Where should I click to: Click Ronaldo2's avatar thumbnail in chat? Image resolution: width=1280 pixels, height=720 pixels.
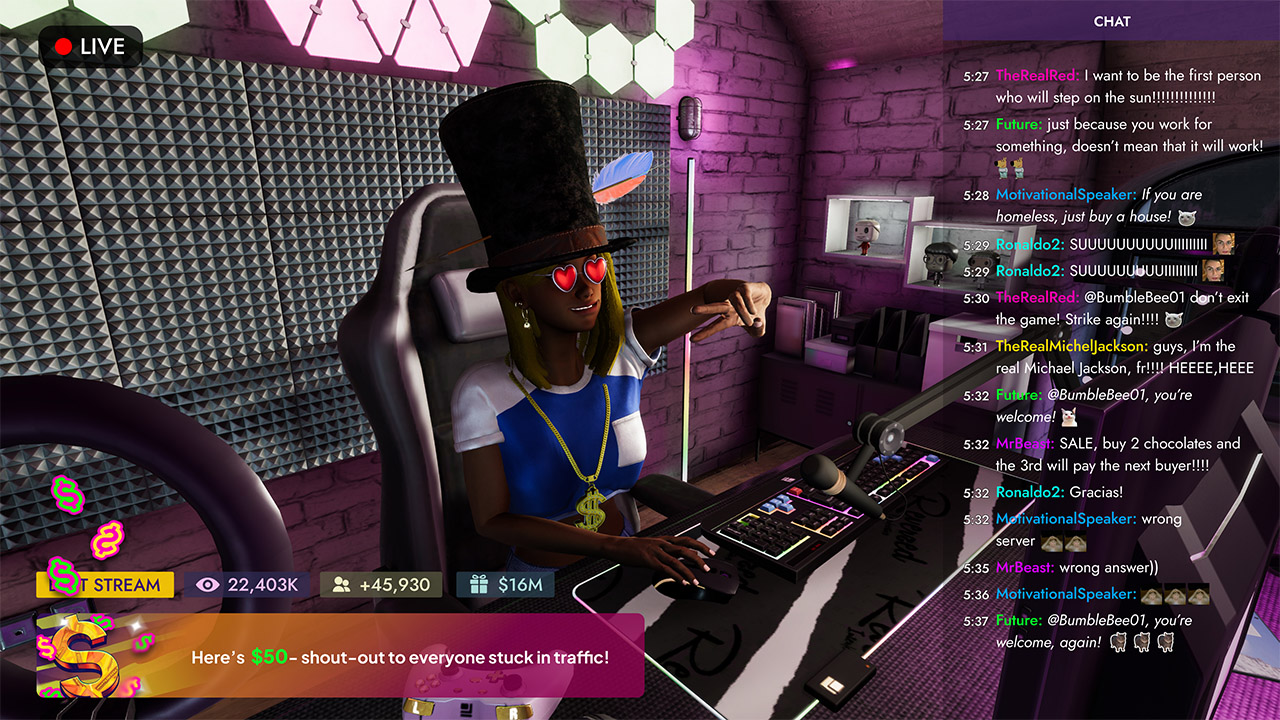click(1223, 243)
